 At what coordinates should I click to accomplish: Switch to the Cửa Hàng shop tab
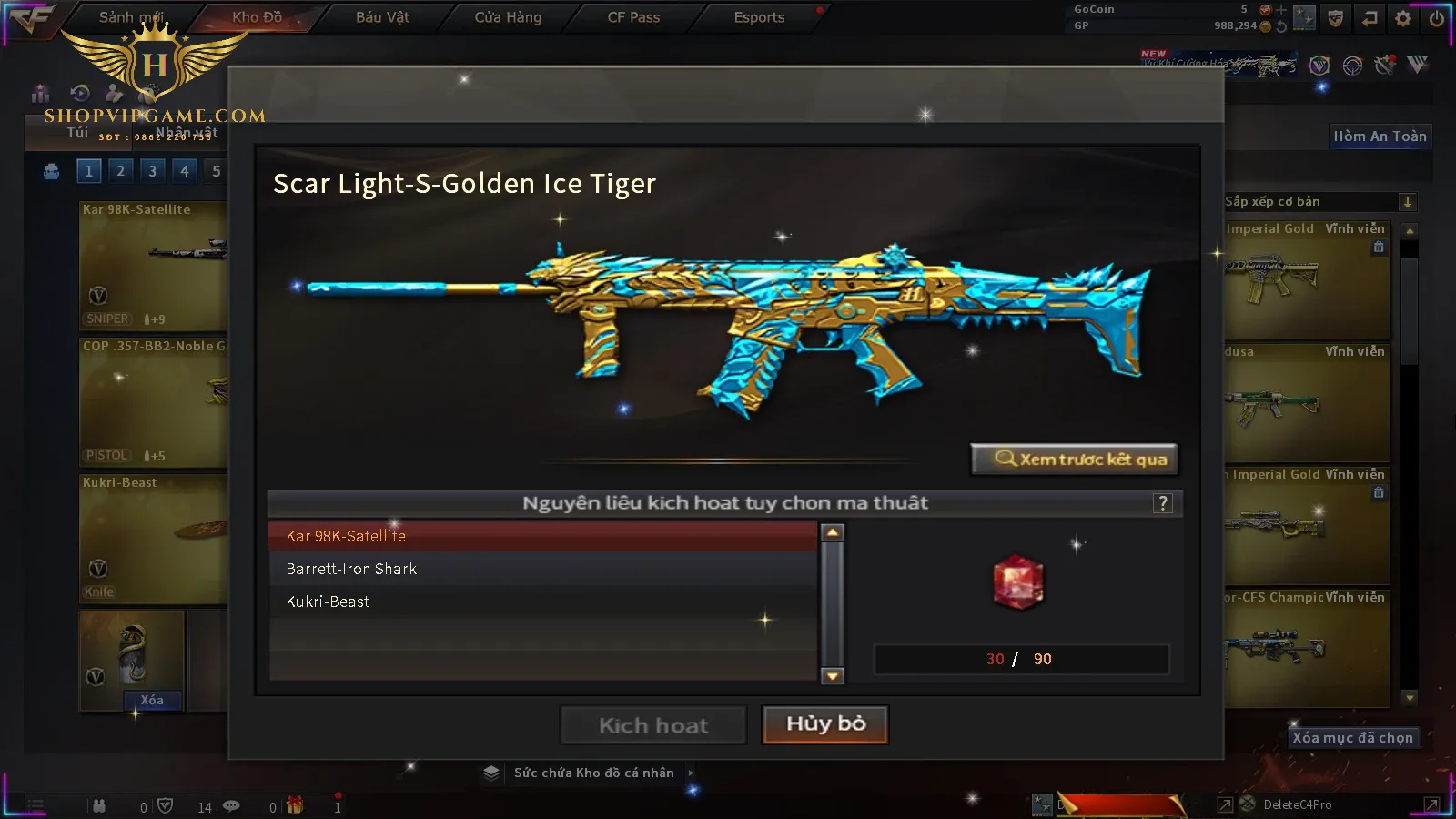tap(508, 17)
